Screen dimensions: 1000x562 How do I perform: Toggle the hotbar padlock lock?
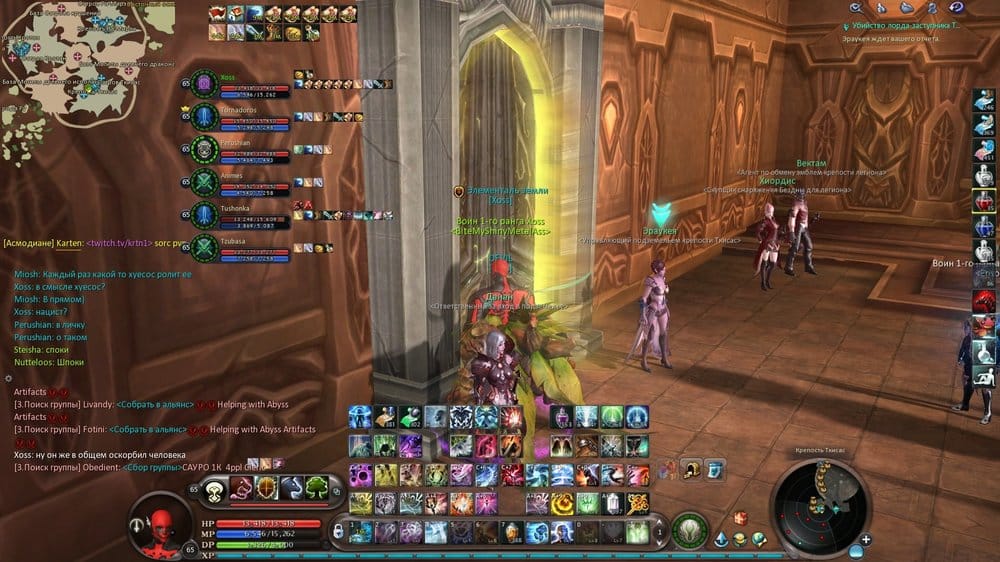(x=338, y=532)
